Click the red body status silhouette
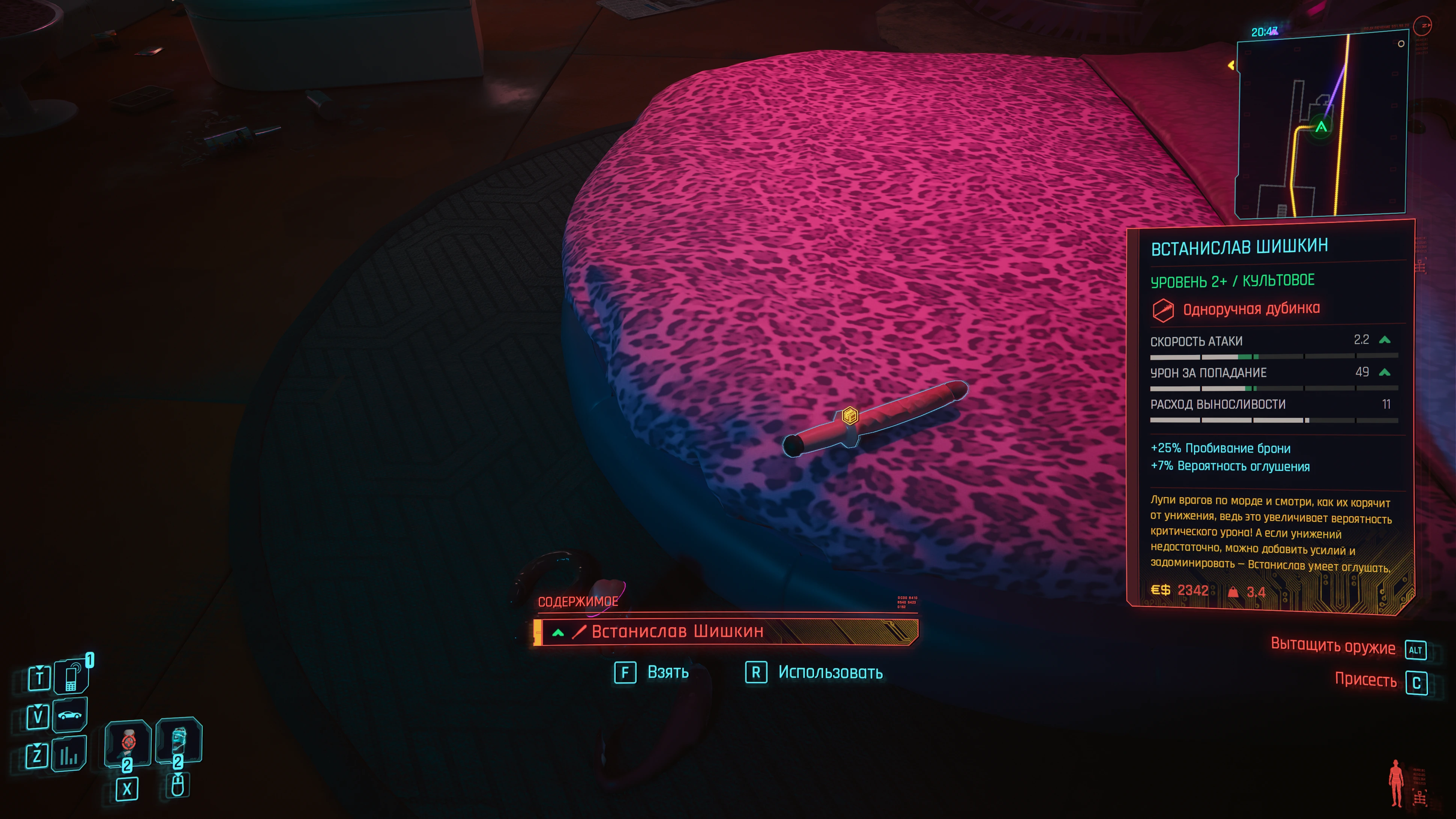The width and height of the screenshot is (1456, 819). 1396,783
